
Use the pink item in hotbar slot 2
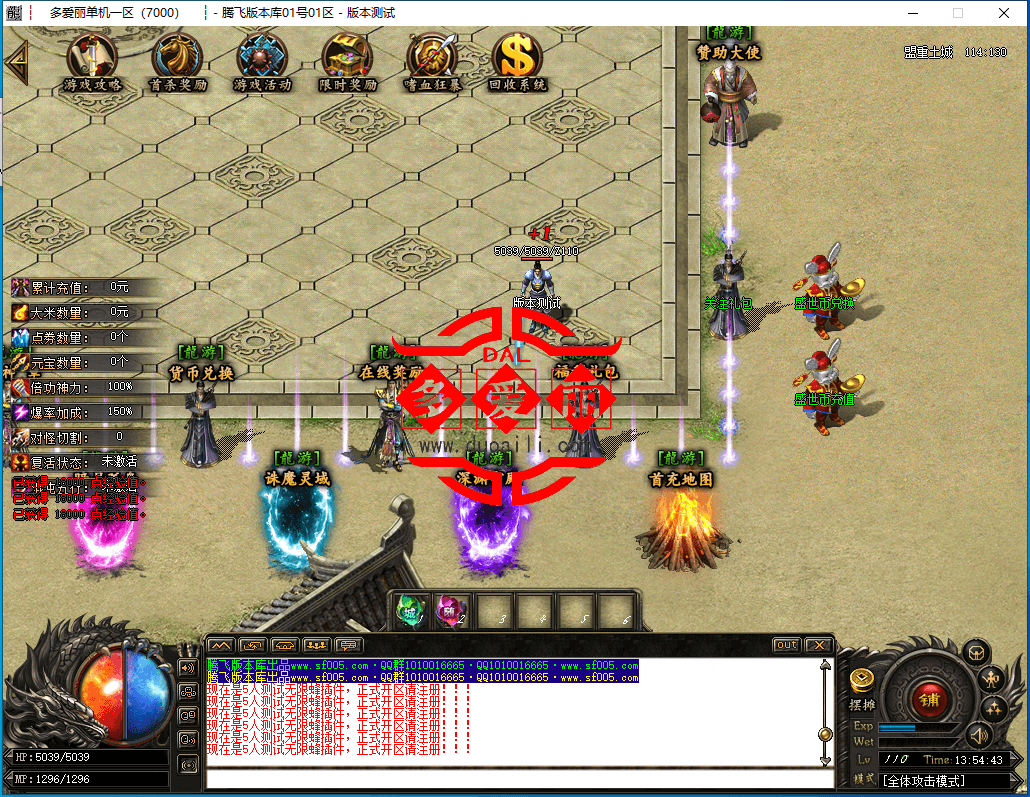tap(452, 610)
